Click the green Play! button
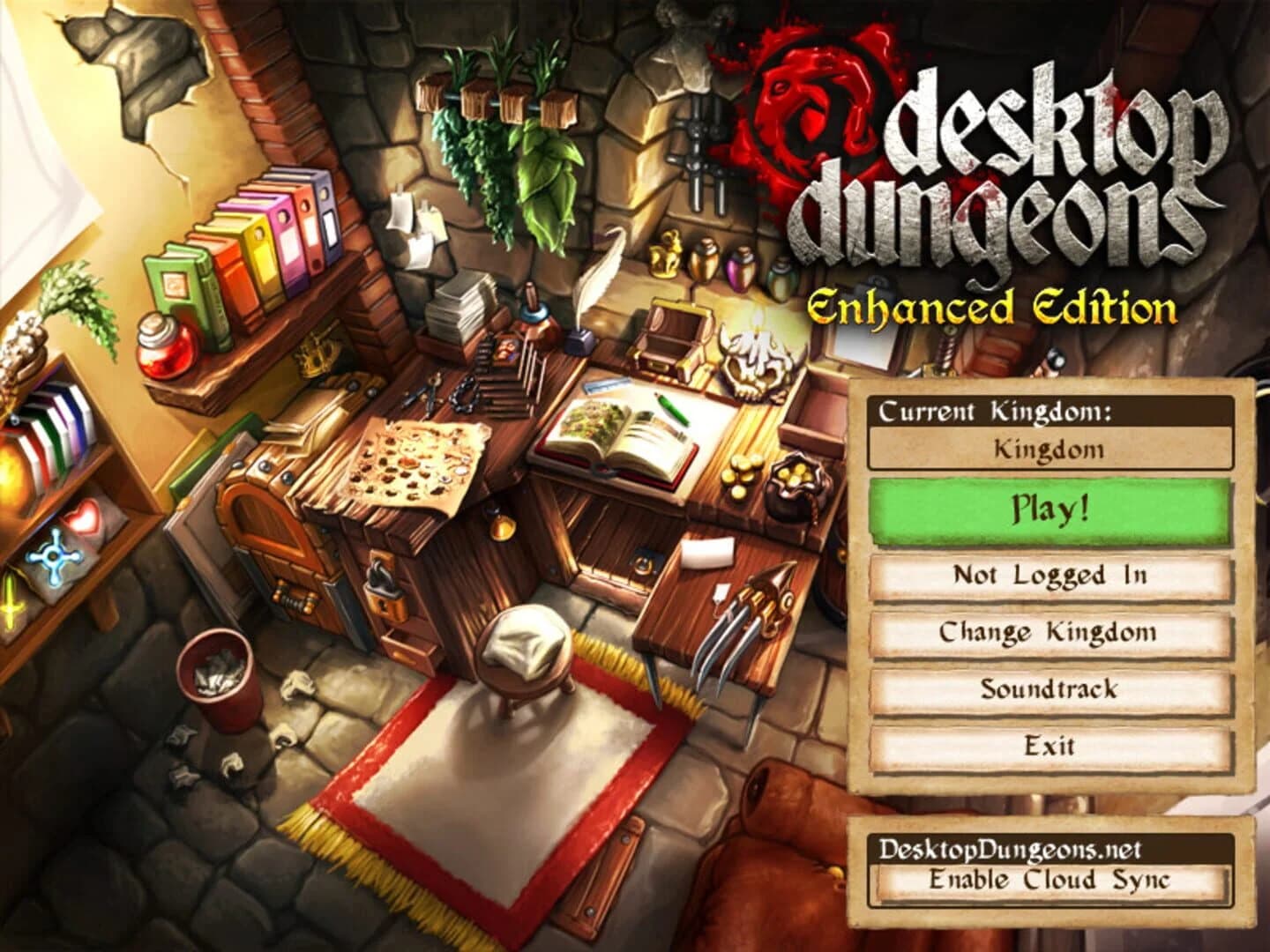This screenshot has width=1270, height=952. [x=1050, y=509]
